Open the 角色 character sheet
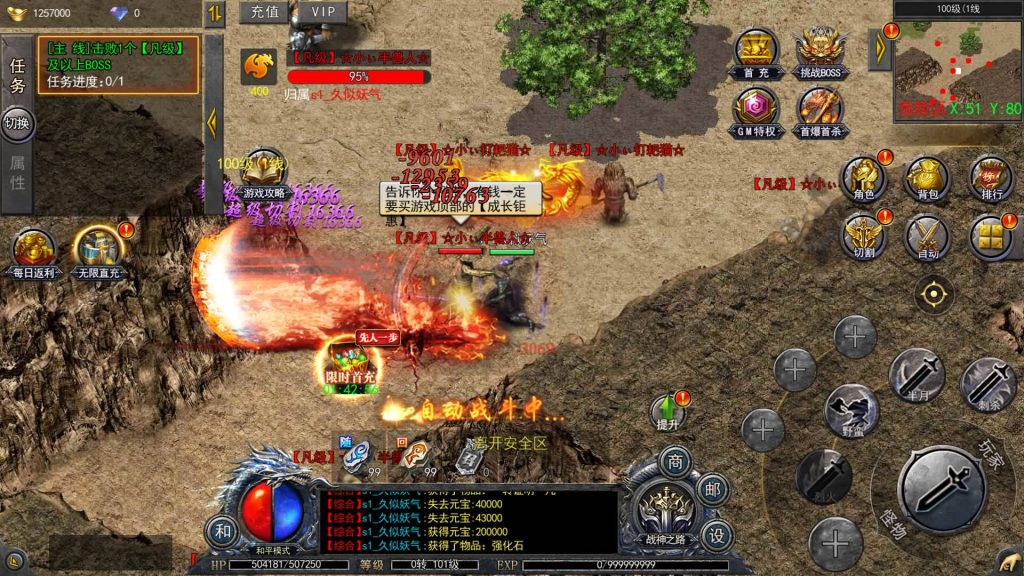This screenshot has height=576, width=1024. point(862,179)
